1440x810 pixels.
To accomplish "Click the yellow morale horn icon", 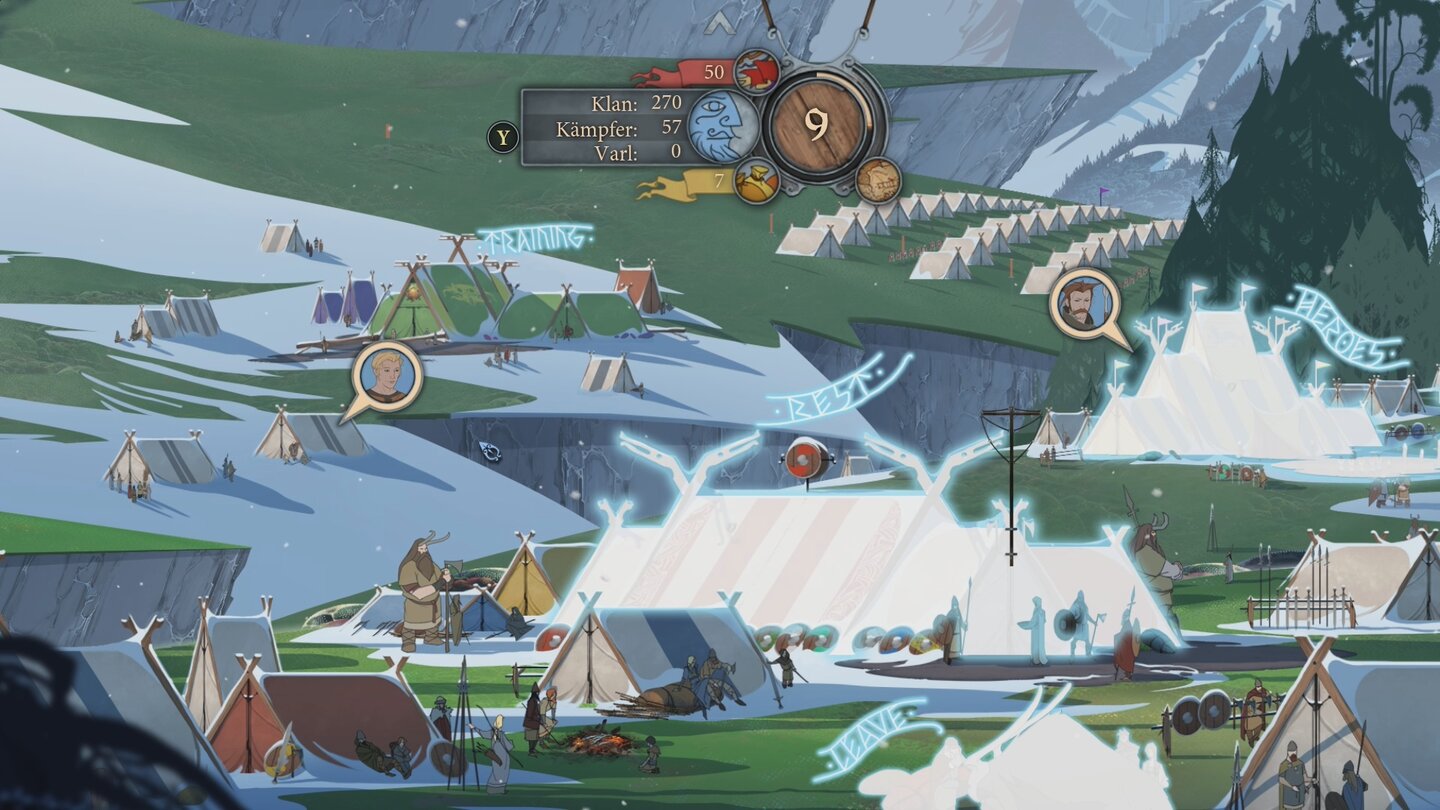I will 757,182.
